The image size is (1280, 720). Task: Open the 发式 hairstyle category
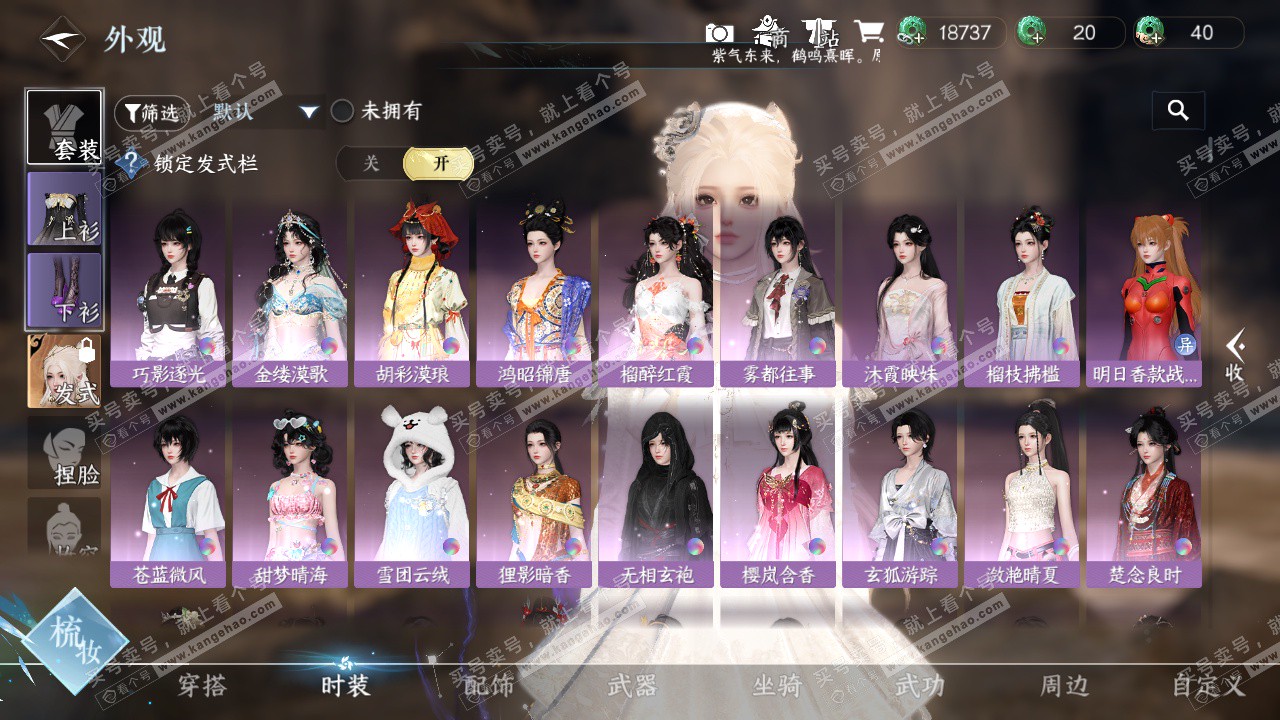click(65, 371)
